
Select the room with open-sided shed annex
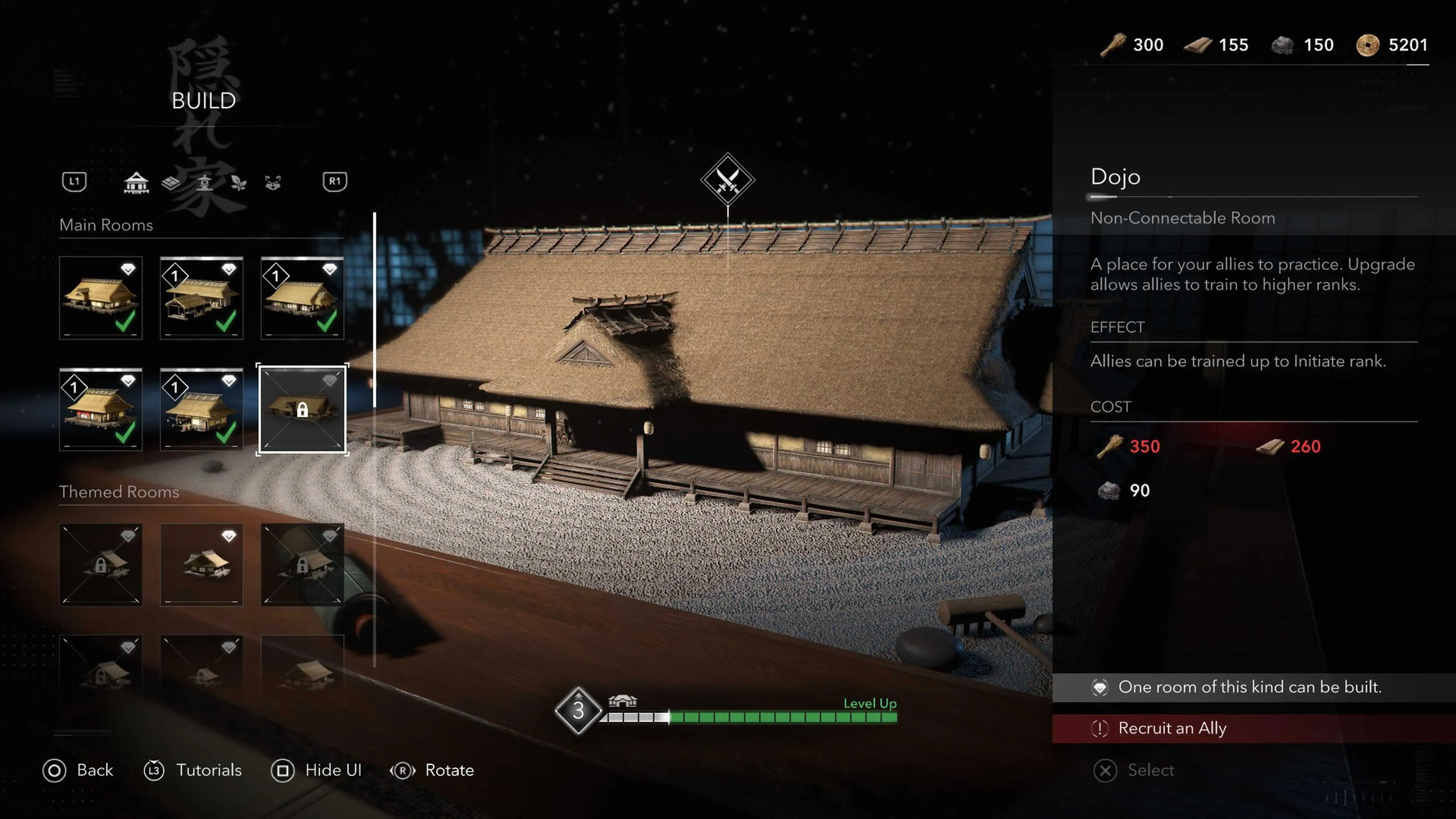[x=201, y=298]
